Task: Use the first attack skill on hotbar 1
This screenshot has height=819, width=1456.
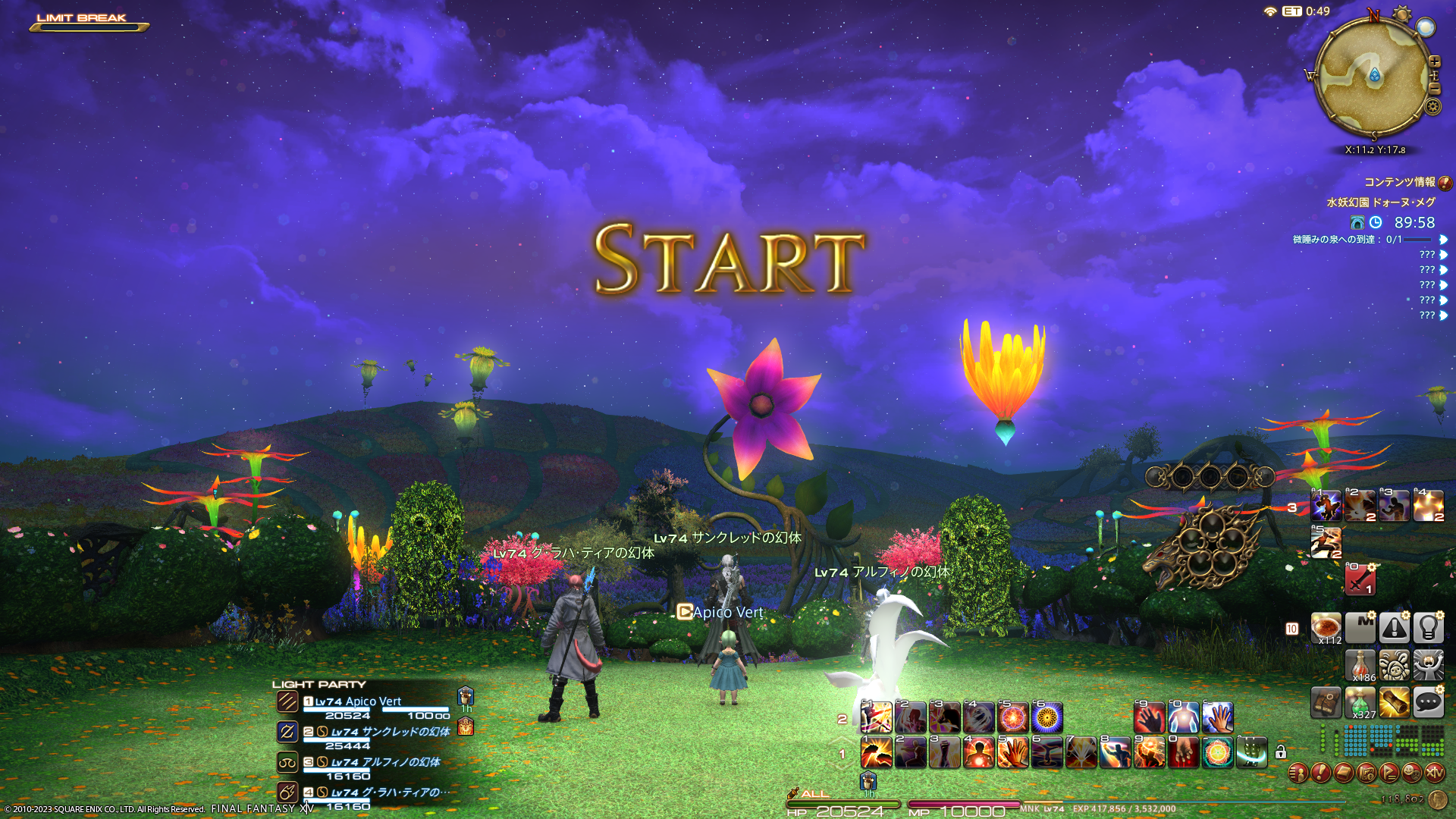Action: [x=876, y=753]
